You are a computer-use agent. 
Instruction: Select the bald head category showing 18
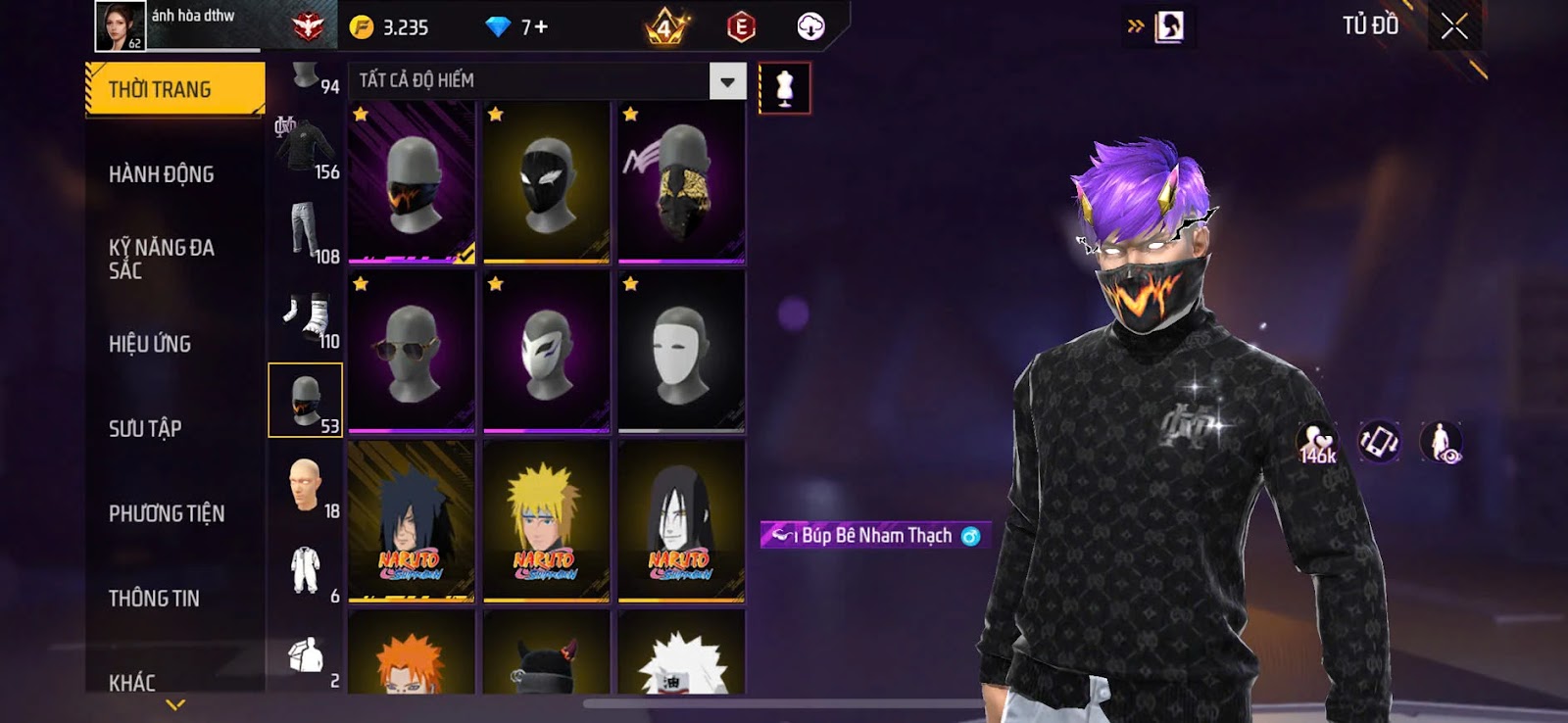[x=306, y=486]
